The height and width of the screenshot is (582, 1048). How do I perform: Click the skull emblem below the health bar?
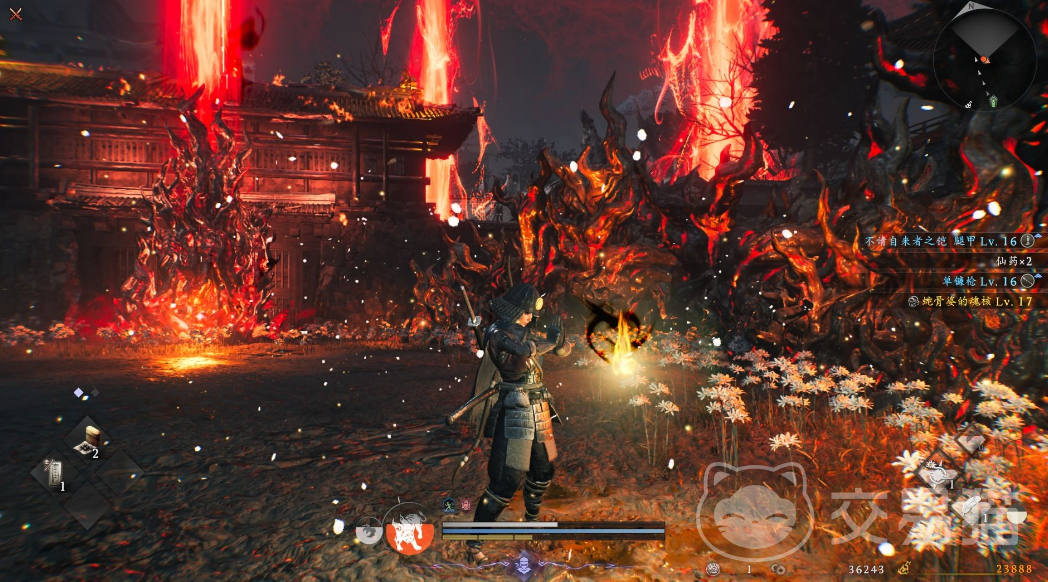tap(523, 565)
